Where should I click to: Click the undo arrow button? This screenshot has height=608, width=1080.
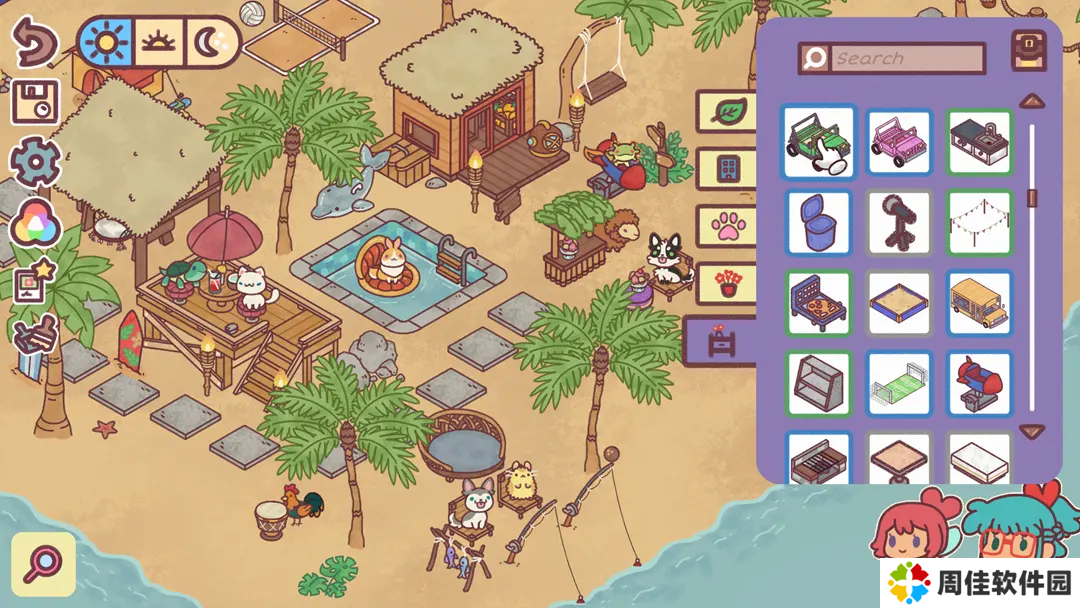pos(34,41)
